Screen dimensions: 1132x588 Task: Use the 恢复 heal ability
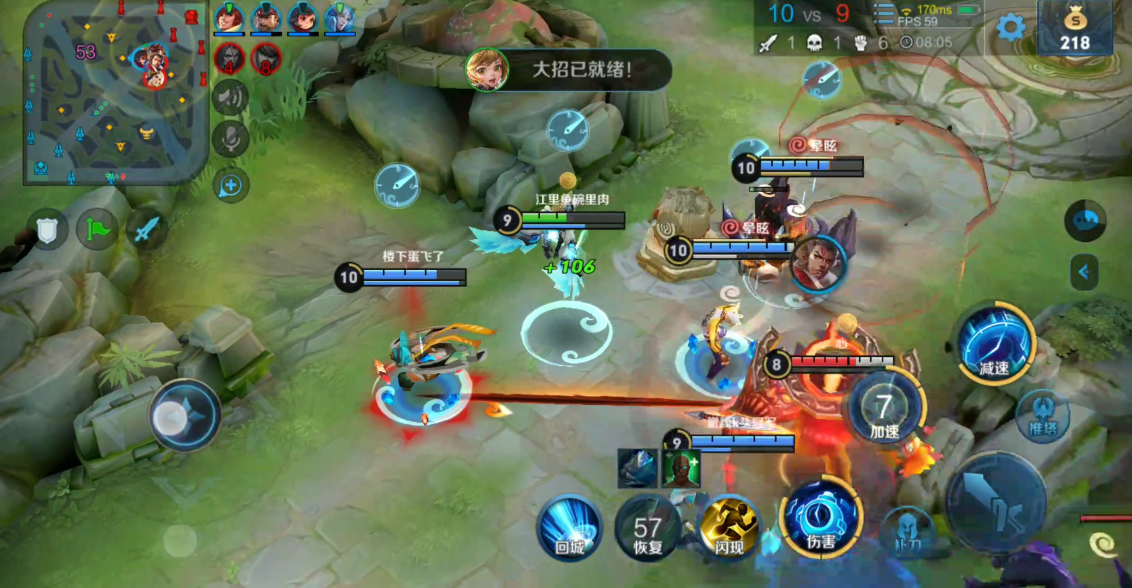648,528
